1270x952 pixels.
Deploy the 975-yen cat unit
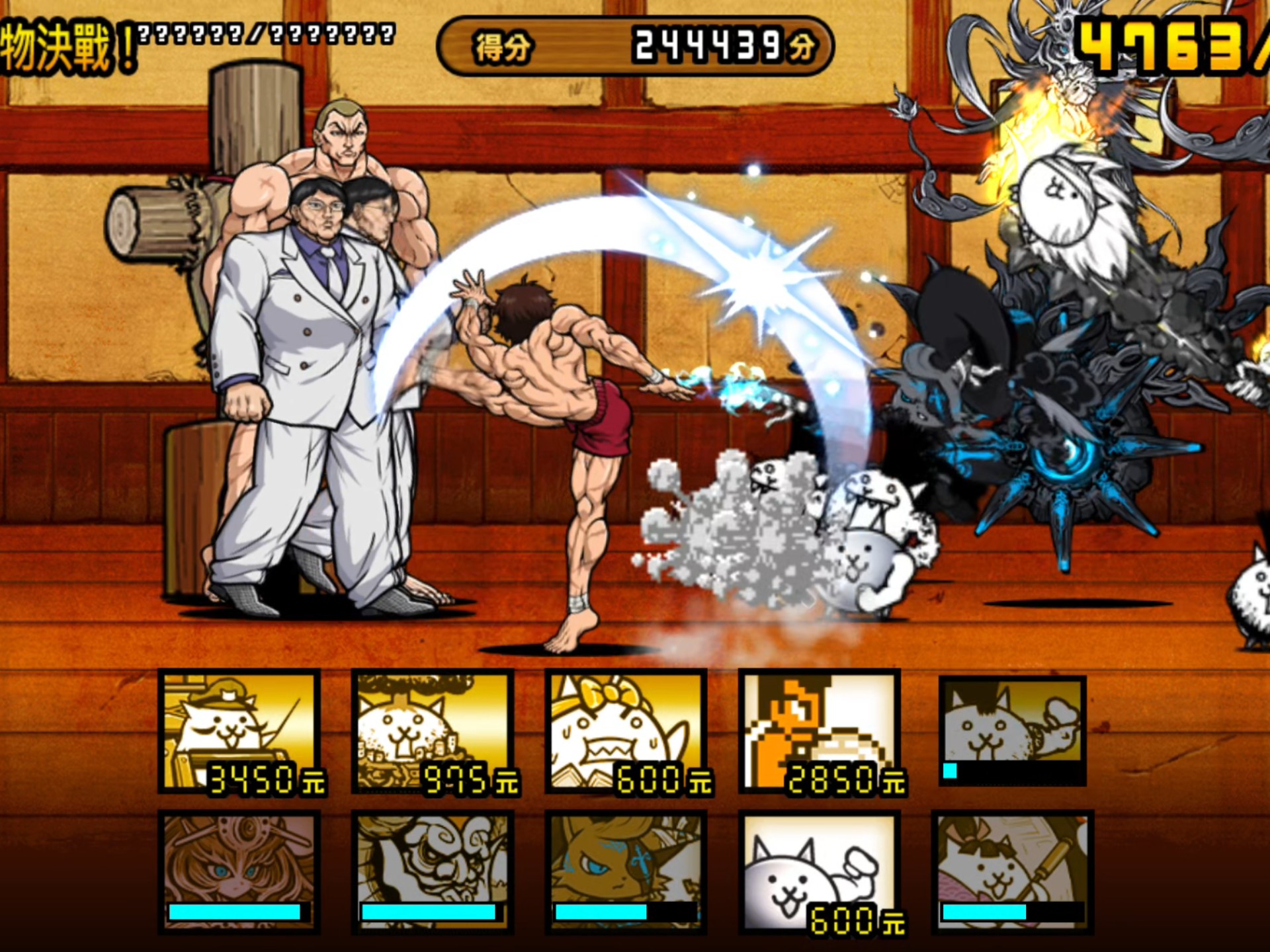[433, 731]
